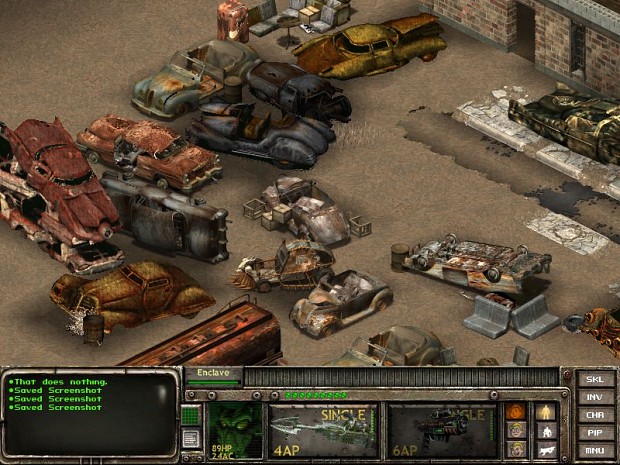The image size is (620, 465).
Task: Open the PIP Pip-Boy
Action: [x=596, y=431]
